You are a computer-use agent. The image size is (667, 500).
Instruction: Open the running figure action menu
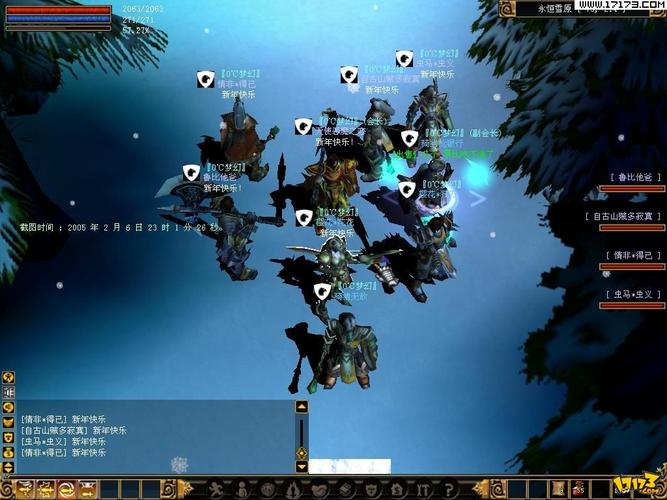point(214,488)
